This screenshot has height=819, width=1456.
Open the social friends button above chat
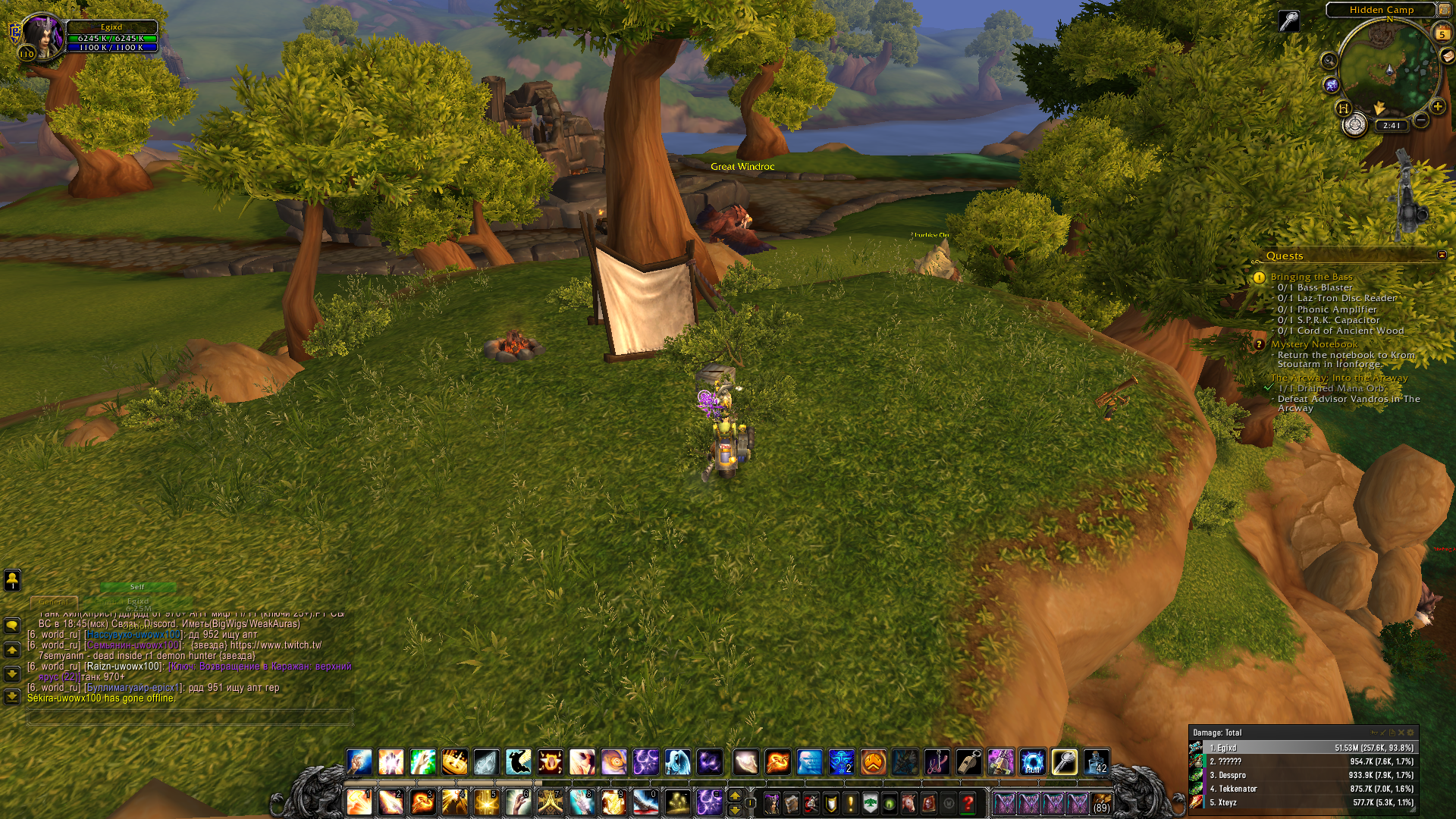click(12, 580)
